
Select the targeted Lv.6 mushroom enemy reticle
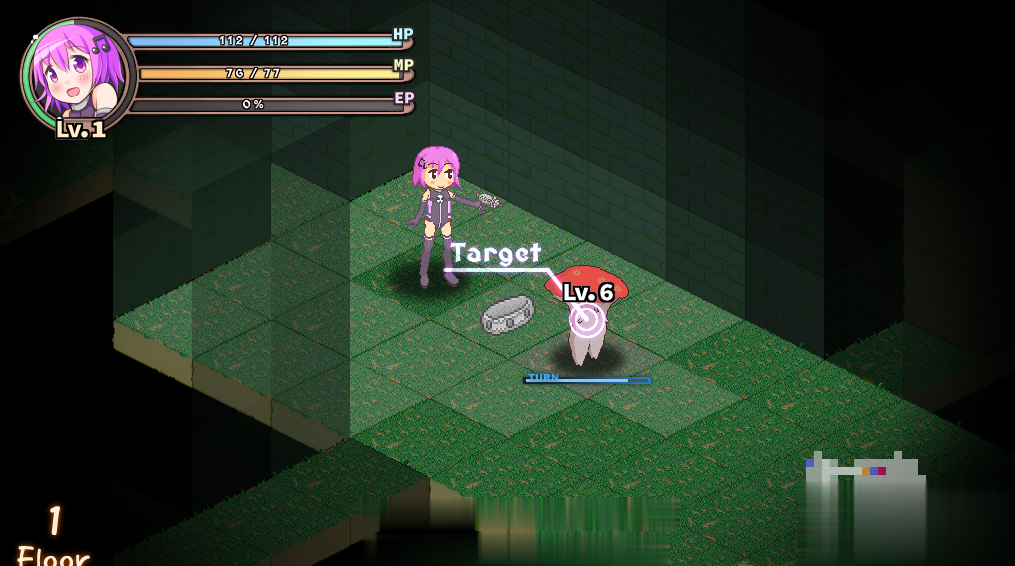(586, 319)
